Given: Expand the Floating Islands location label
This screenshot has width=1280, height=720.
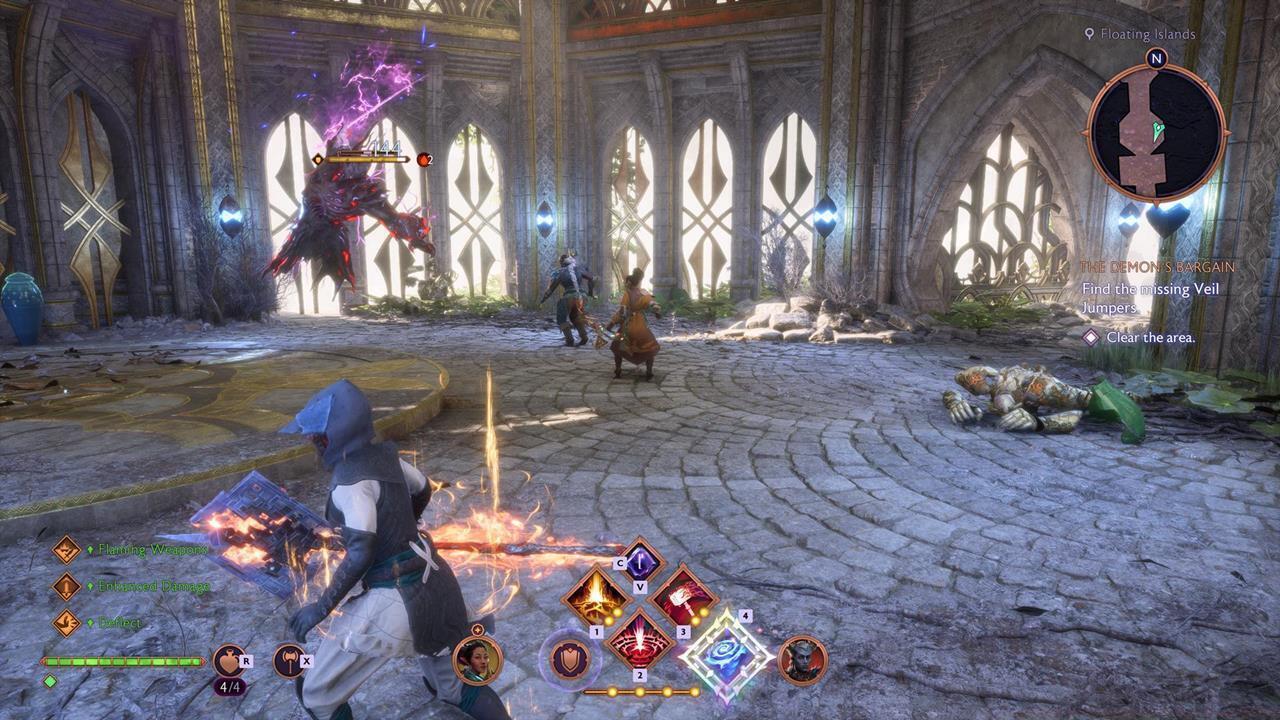Looking at the screenshot, I should point(1146,33).
